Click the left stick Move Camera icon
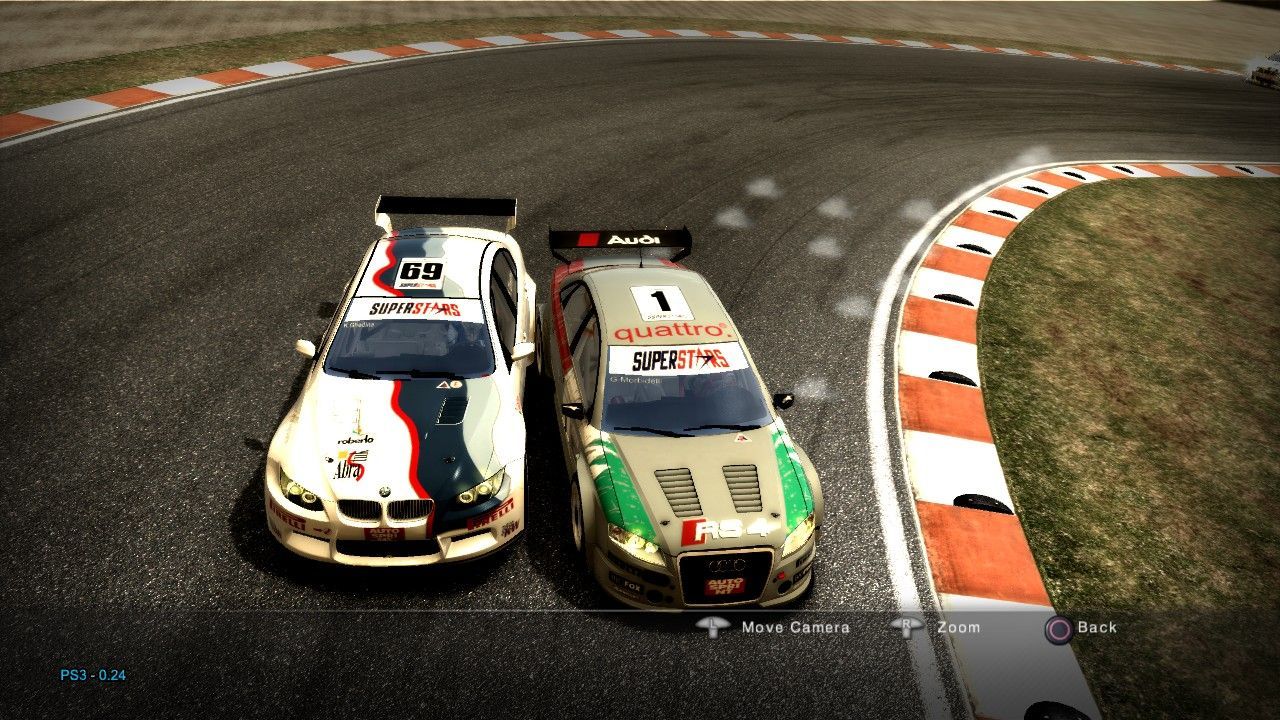Viewport: 1280px width, 720px height. pos(712,628)
